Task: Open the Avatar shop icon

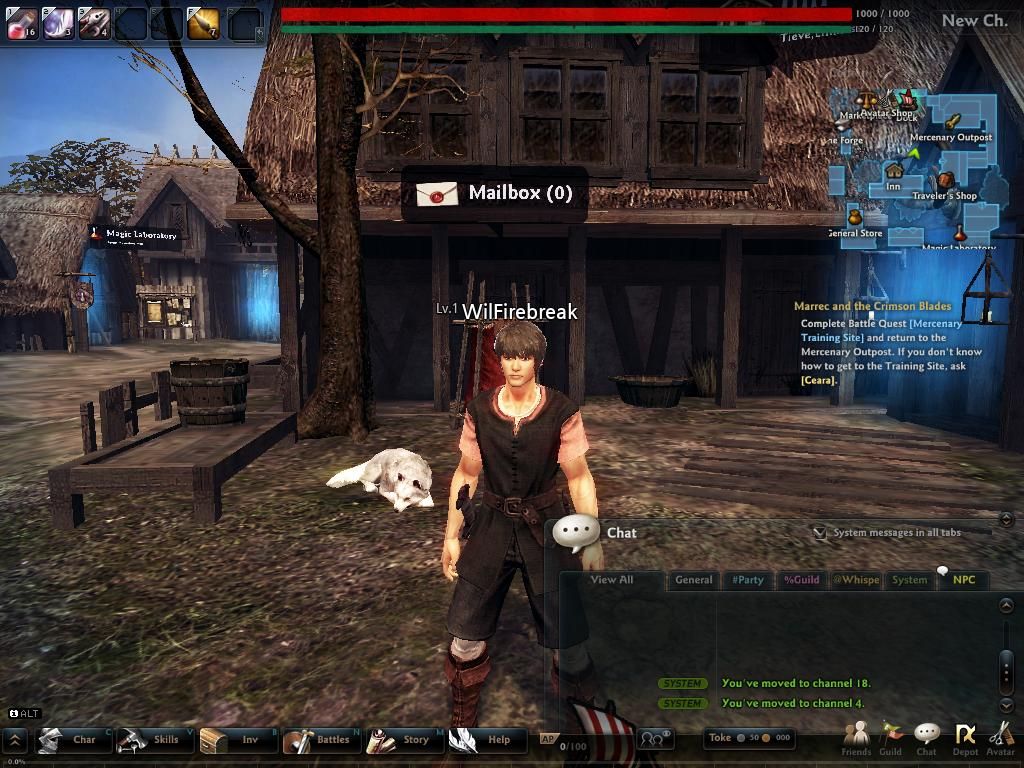Action: coord(1000,738)
